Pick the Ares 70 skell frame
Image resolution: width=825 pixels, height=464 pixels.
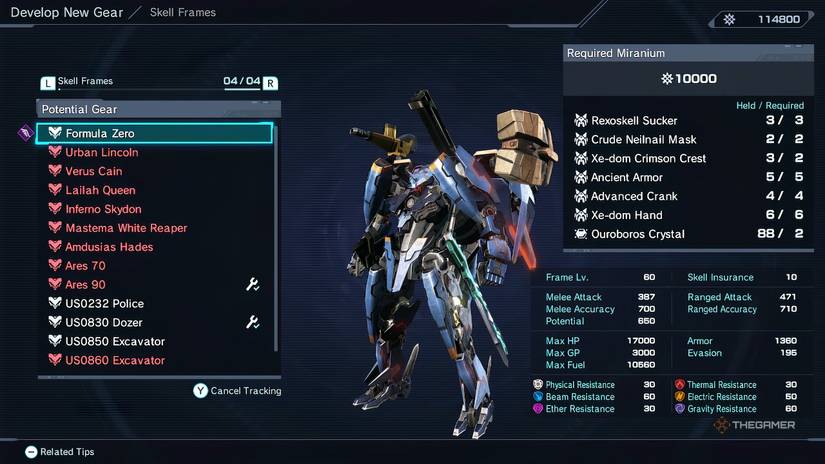click(85, 266)
